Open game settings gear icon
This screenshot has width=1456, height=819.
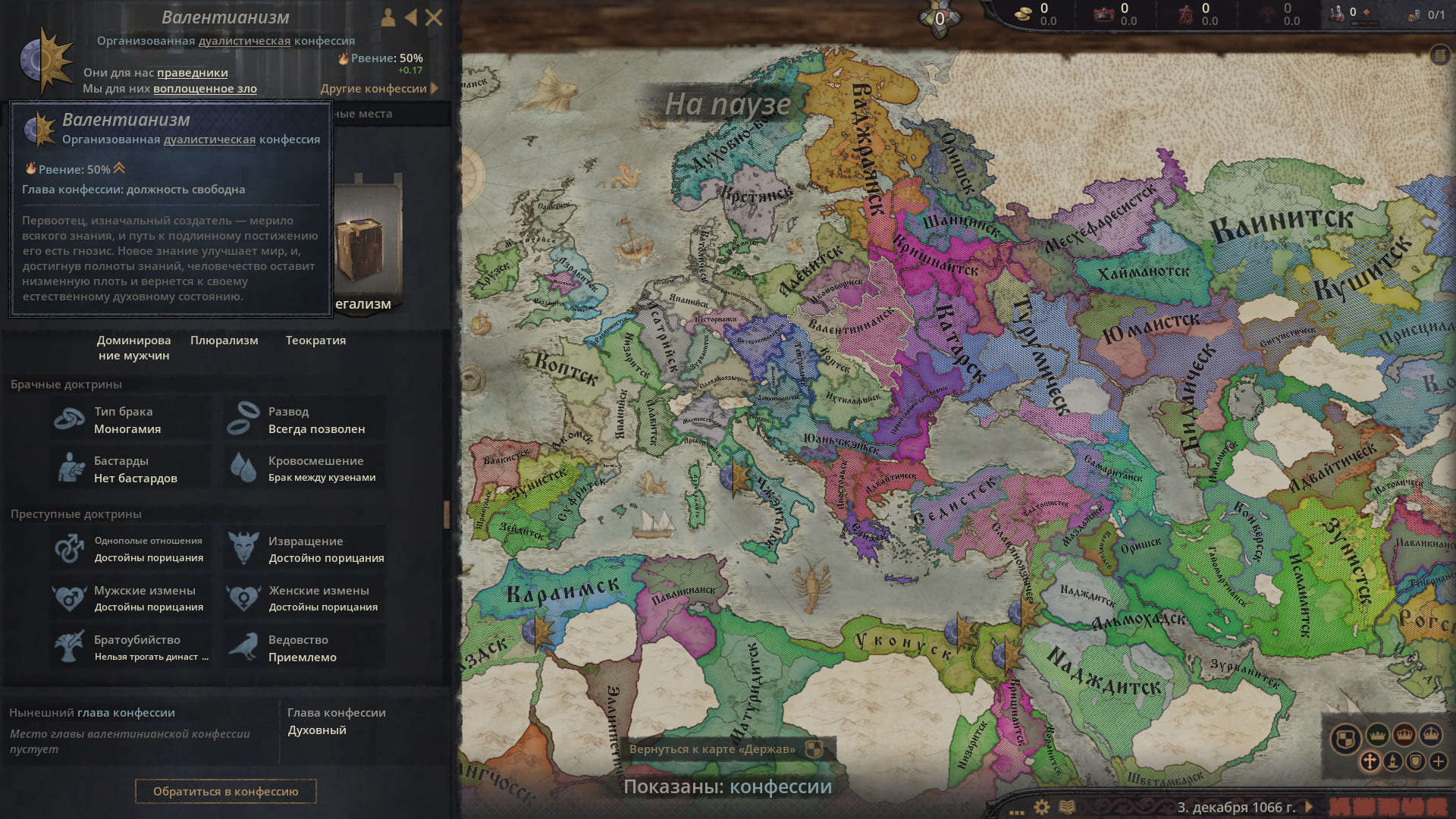1042,807
